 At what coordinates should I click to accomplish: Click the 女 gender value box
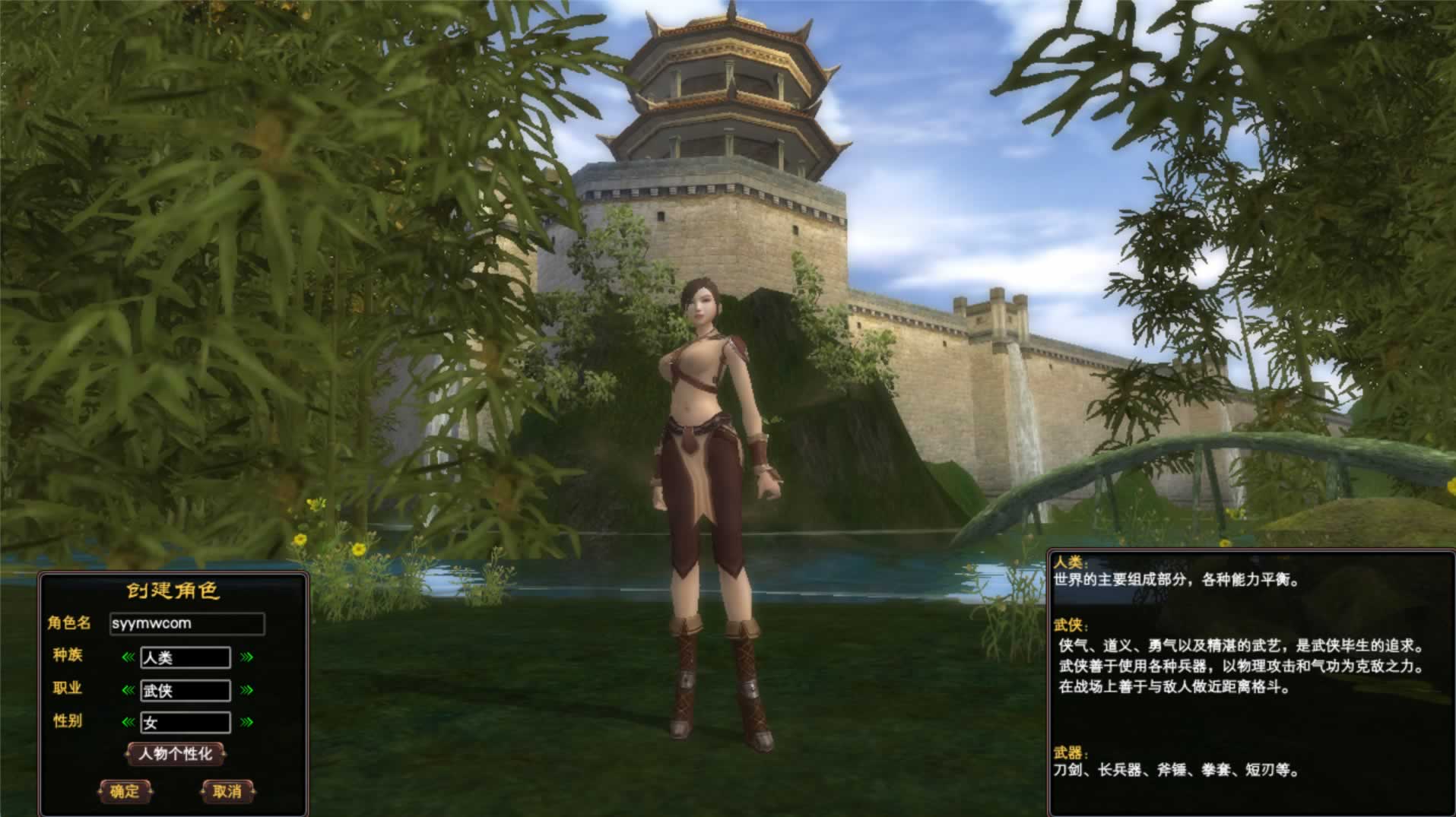(186, 722)
